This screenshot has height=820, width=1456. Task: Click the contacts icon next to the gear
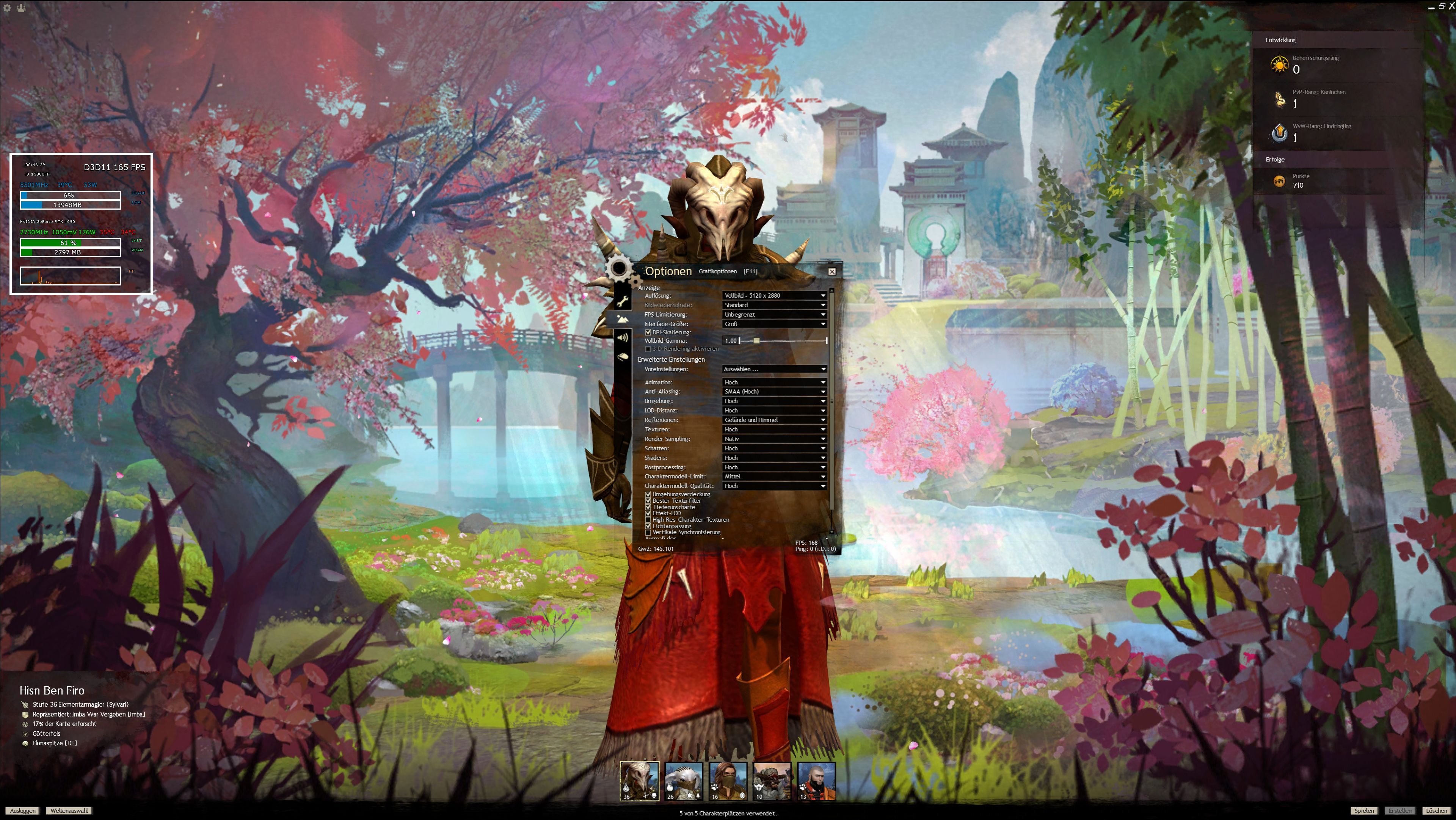pos(20,8)
